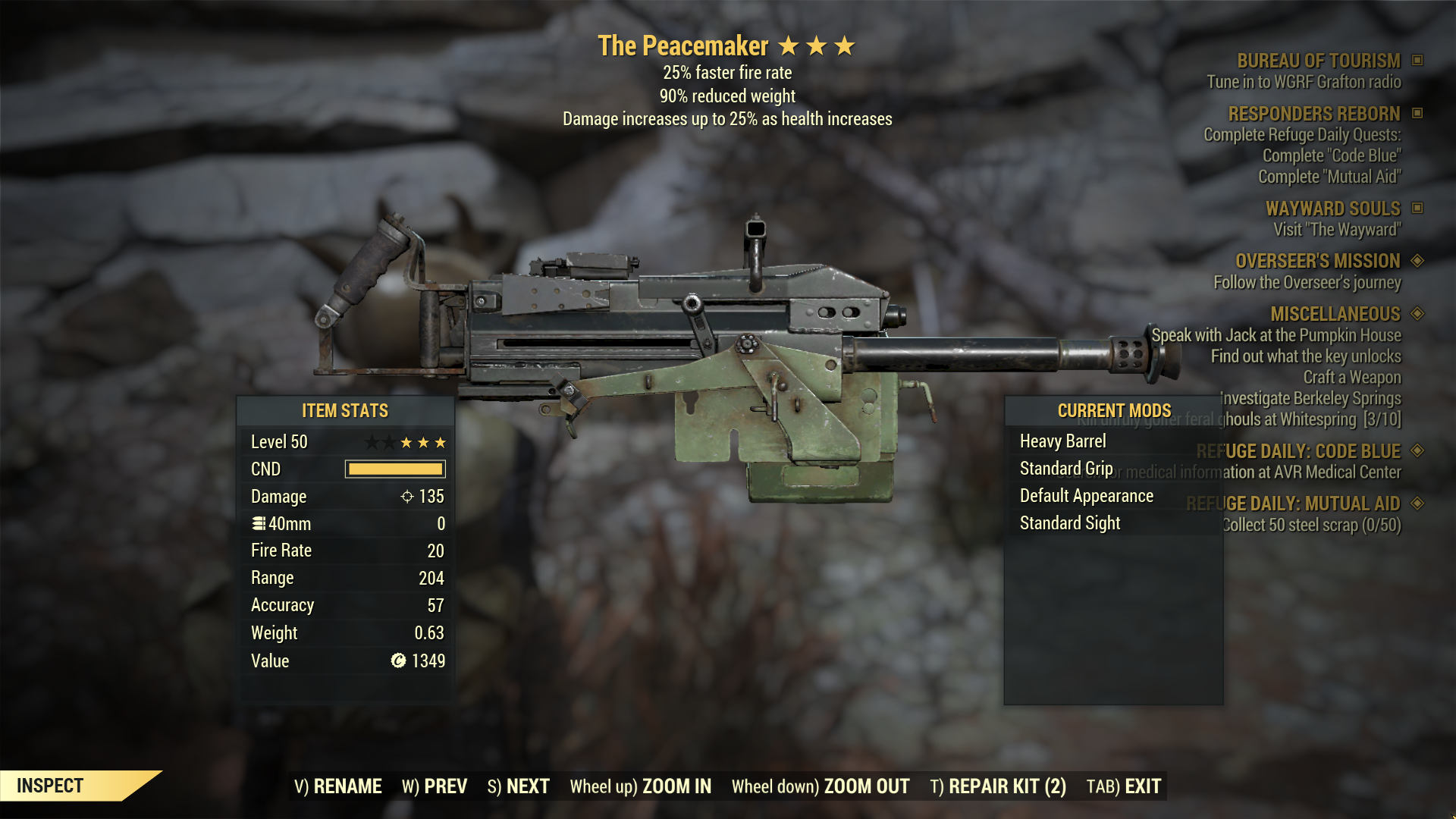Select the Heavy Barrel mod entry
The image size is (1456, 819).
click(x=1062, y=441)
